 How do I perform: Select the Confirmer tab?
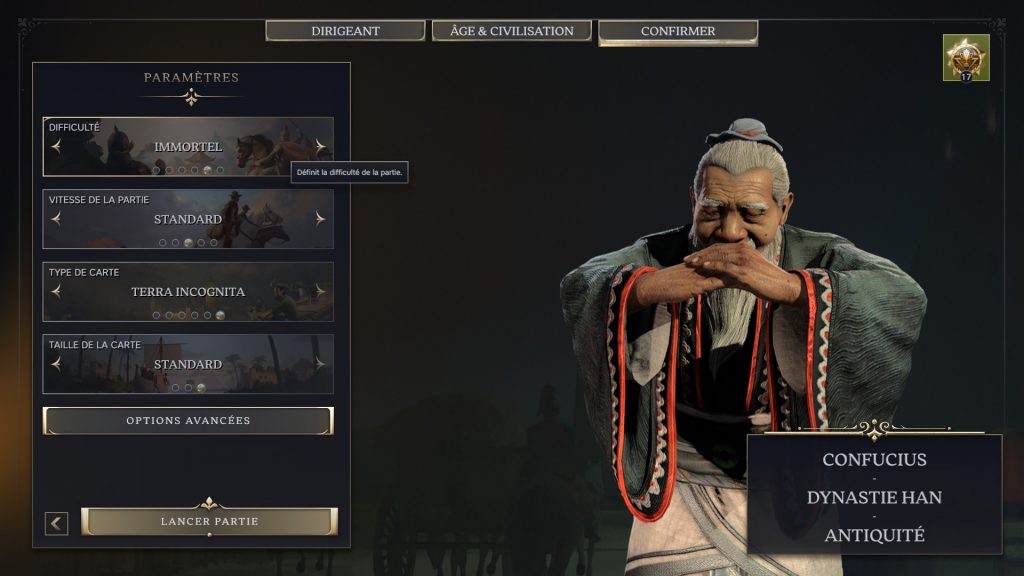(x=677, y=32)
